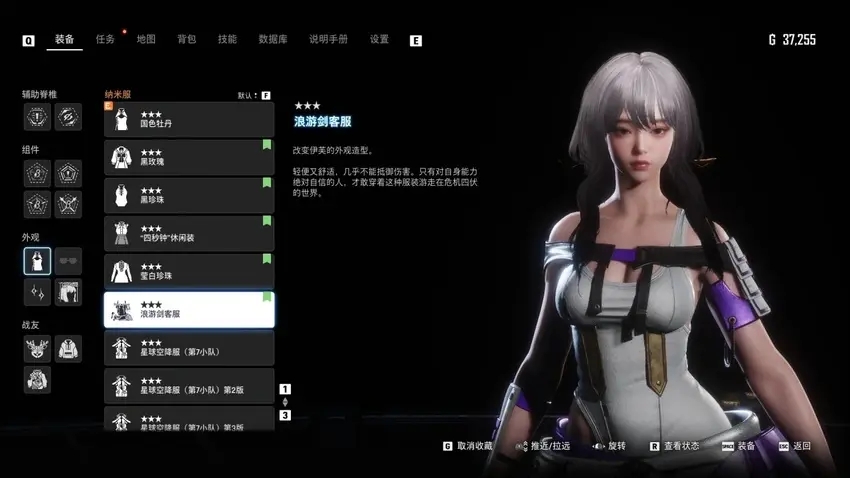This screenshot has width=850, height=478.
Task: Open the 说明手册 (Manual) tab
Action: click(328, 40)
